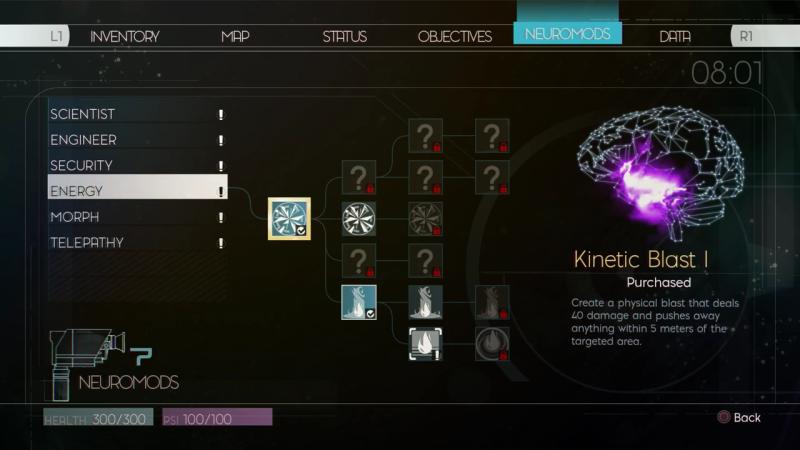
Task: Select the purchased Kinetic Blast I icon
Action: click(290, 218)
